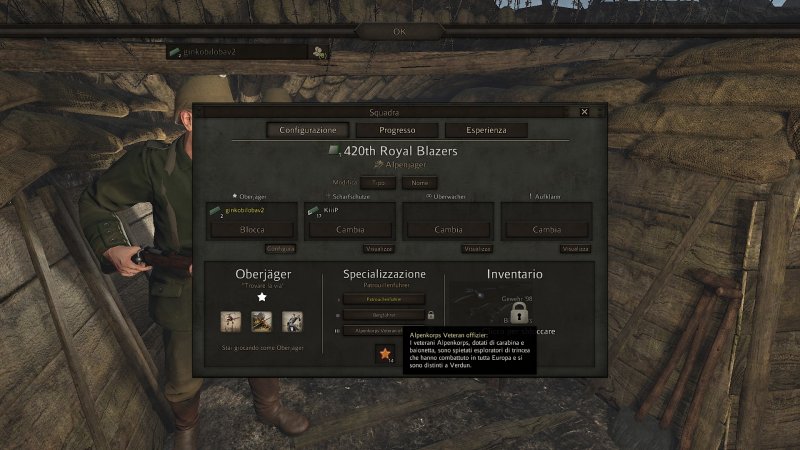Close the Squadra window
This screenshot has height=450, width=800.
[x=585, y=112]
